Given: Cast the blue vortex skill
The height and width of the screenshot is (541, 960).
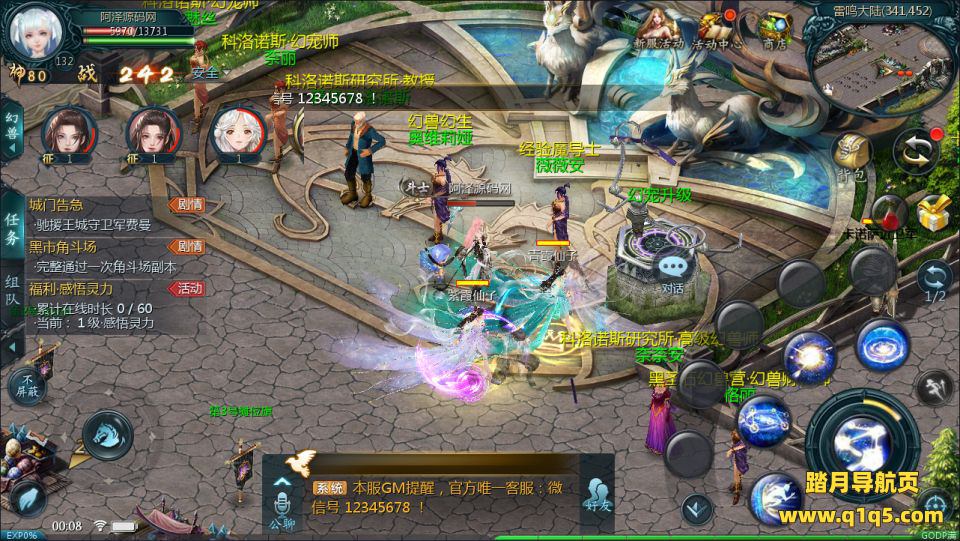Looking at the screenshot, I should point(881,342).
